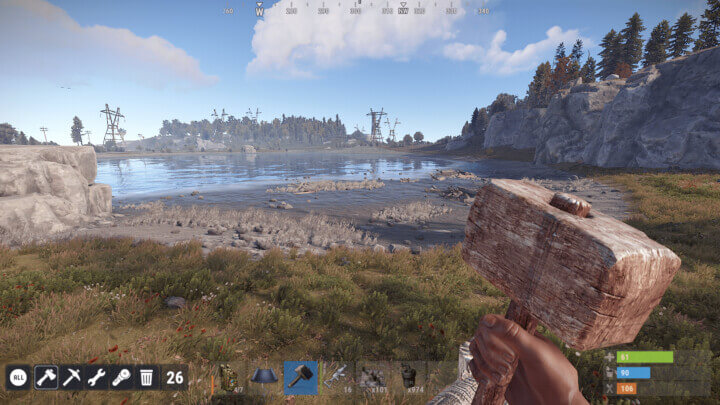This screenshot has height=405, width=720.
Task: Select the camo item hotbar slot
Action: 228,377
